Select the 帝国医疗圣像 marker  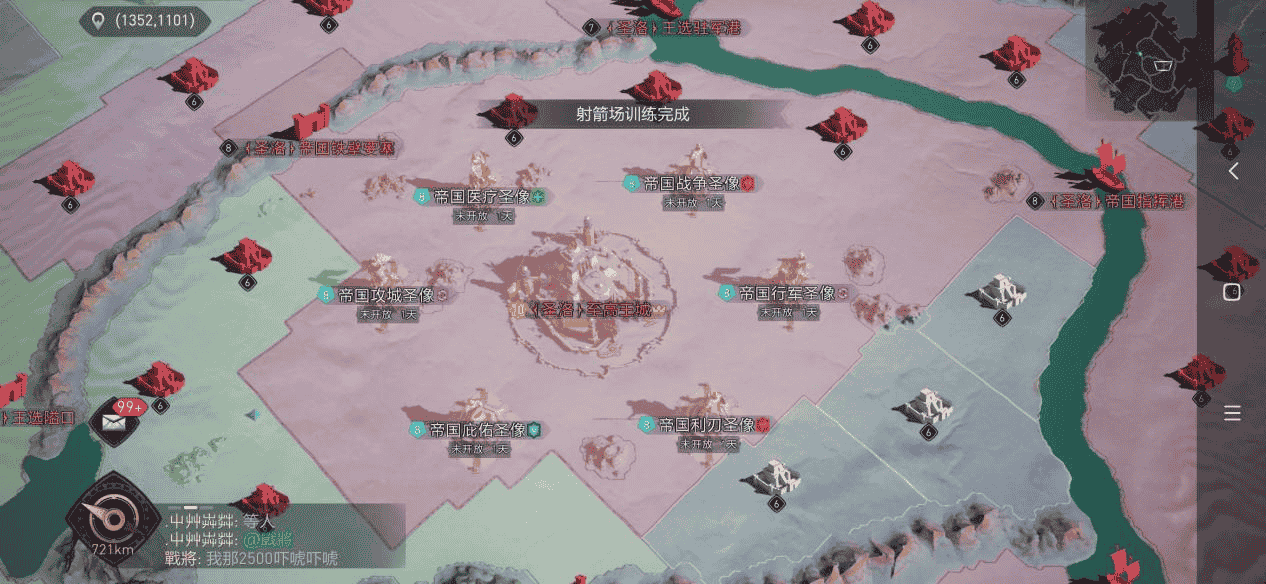tap(482, 196)
